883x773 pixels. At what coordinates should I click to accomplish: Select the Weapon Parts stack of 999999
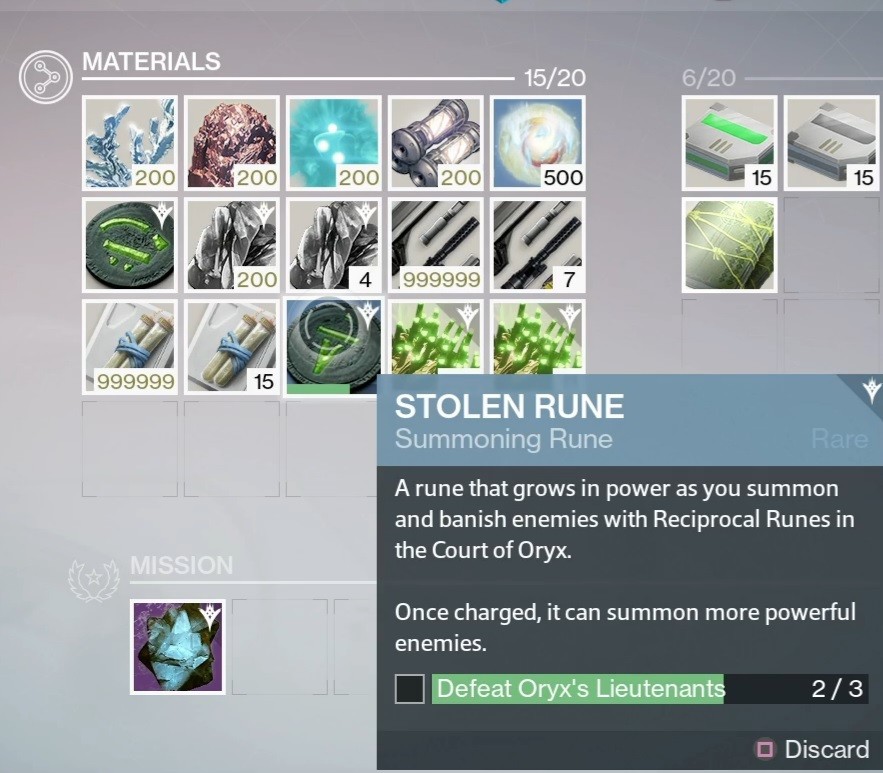436,245
